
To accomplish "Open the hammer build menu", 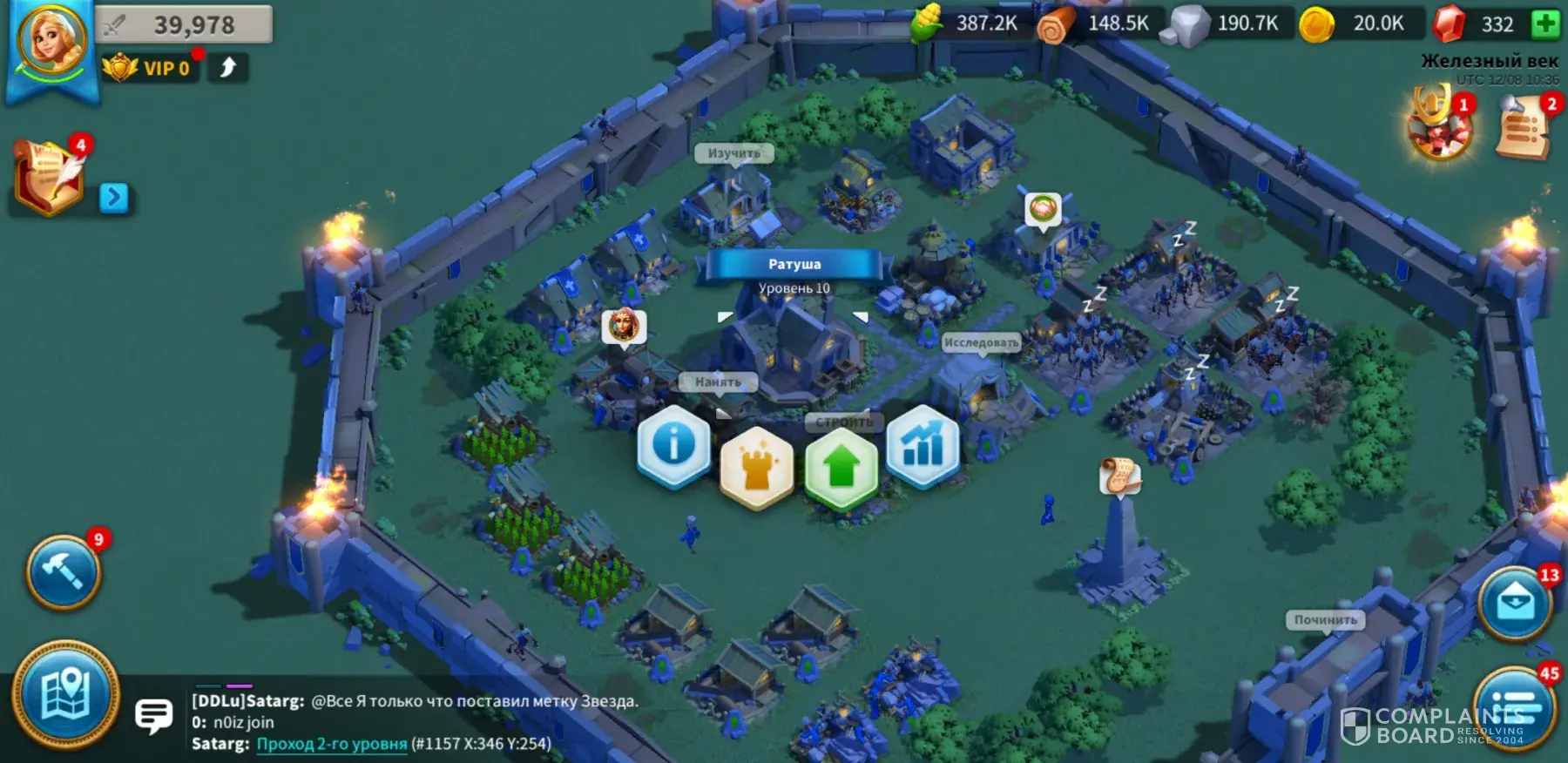I will click(x=64, y=572).
